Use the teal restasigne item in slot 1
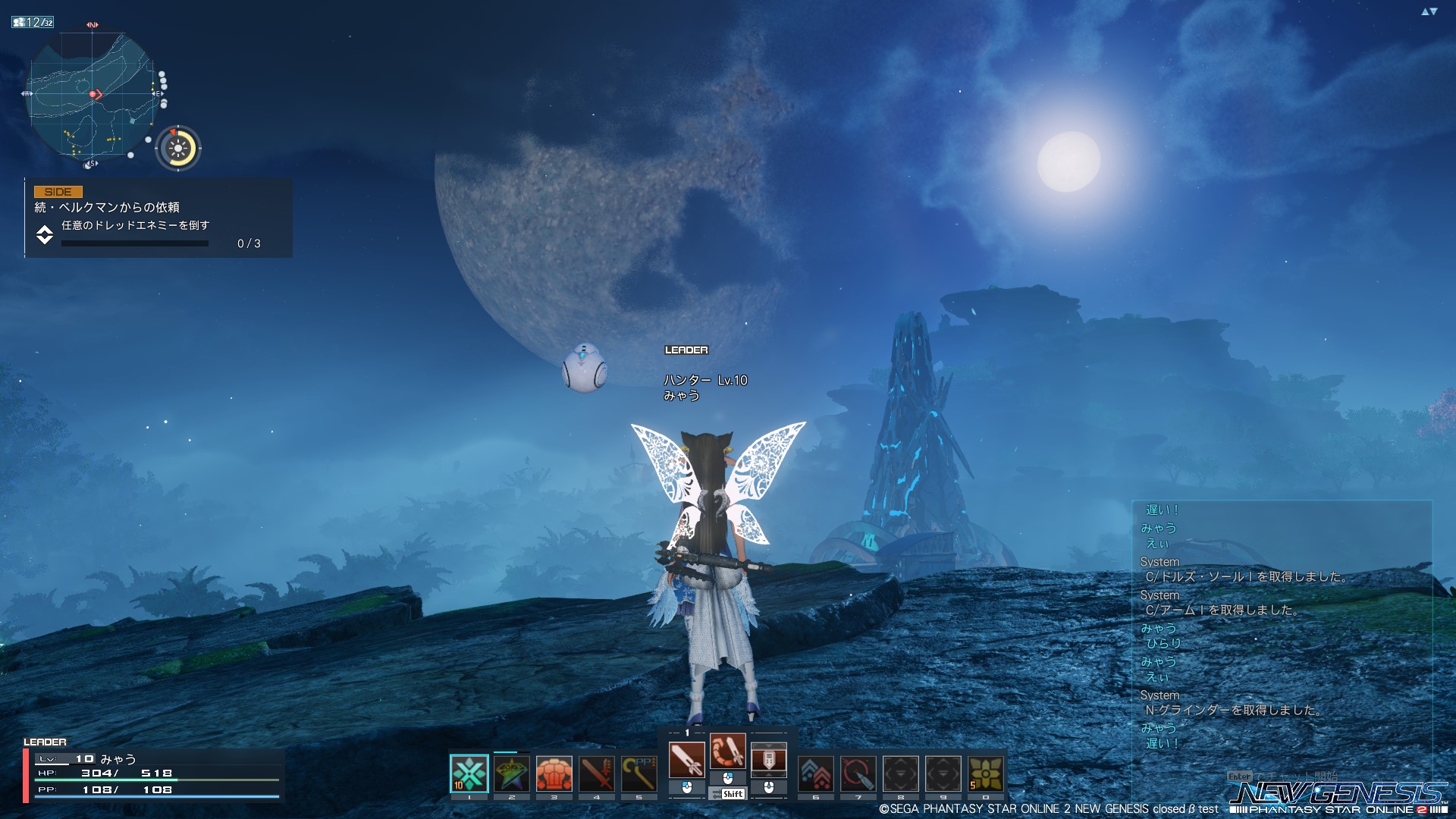This screenshot has height=819, width=1456. (x=469, y=773)
